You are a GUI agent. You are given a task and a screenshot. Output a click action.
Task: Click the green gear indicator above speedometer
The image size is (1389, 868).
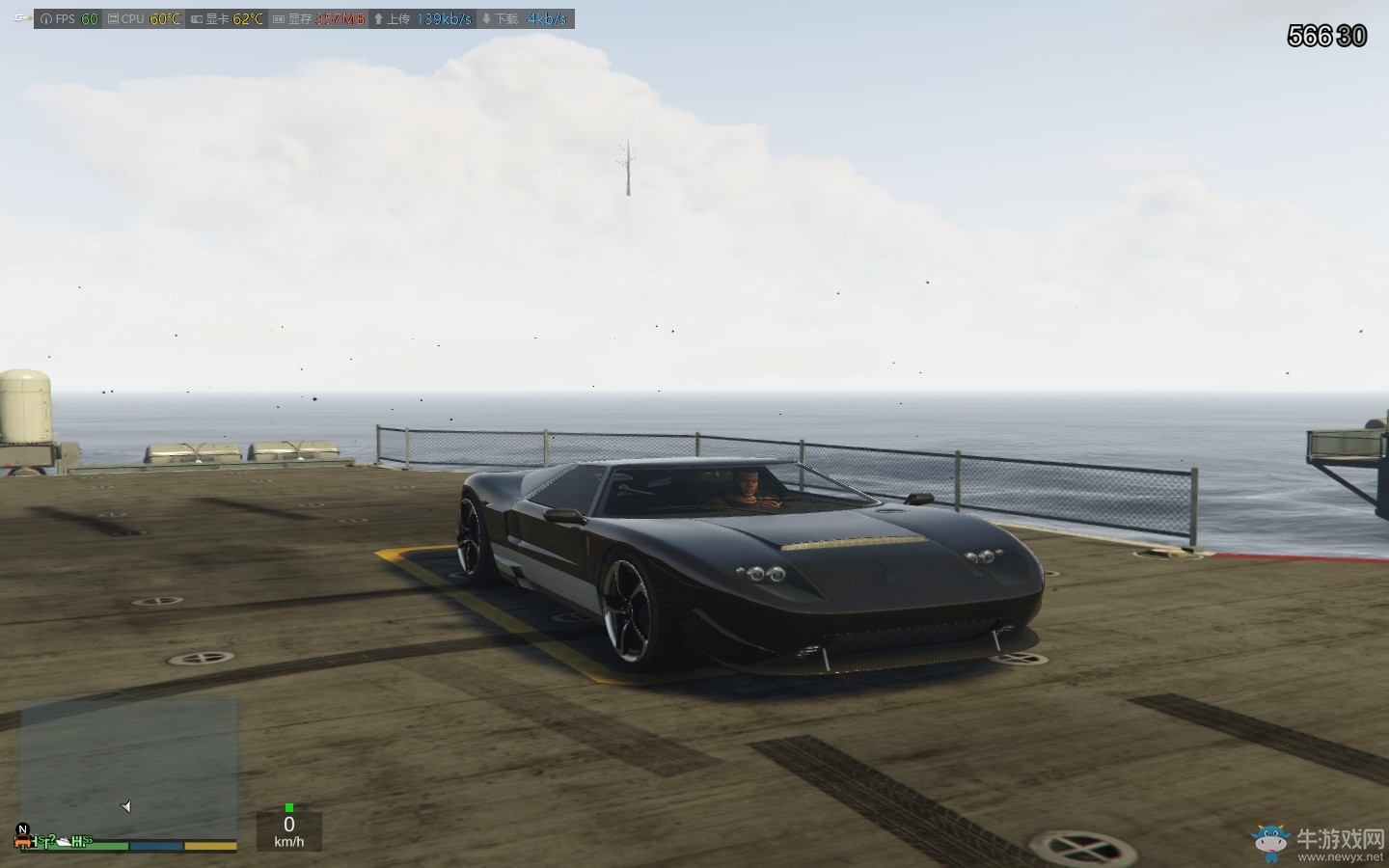click(288, 807)
